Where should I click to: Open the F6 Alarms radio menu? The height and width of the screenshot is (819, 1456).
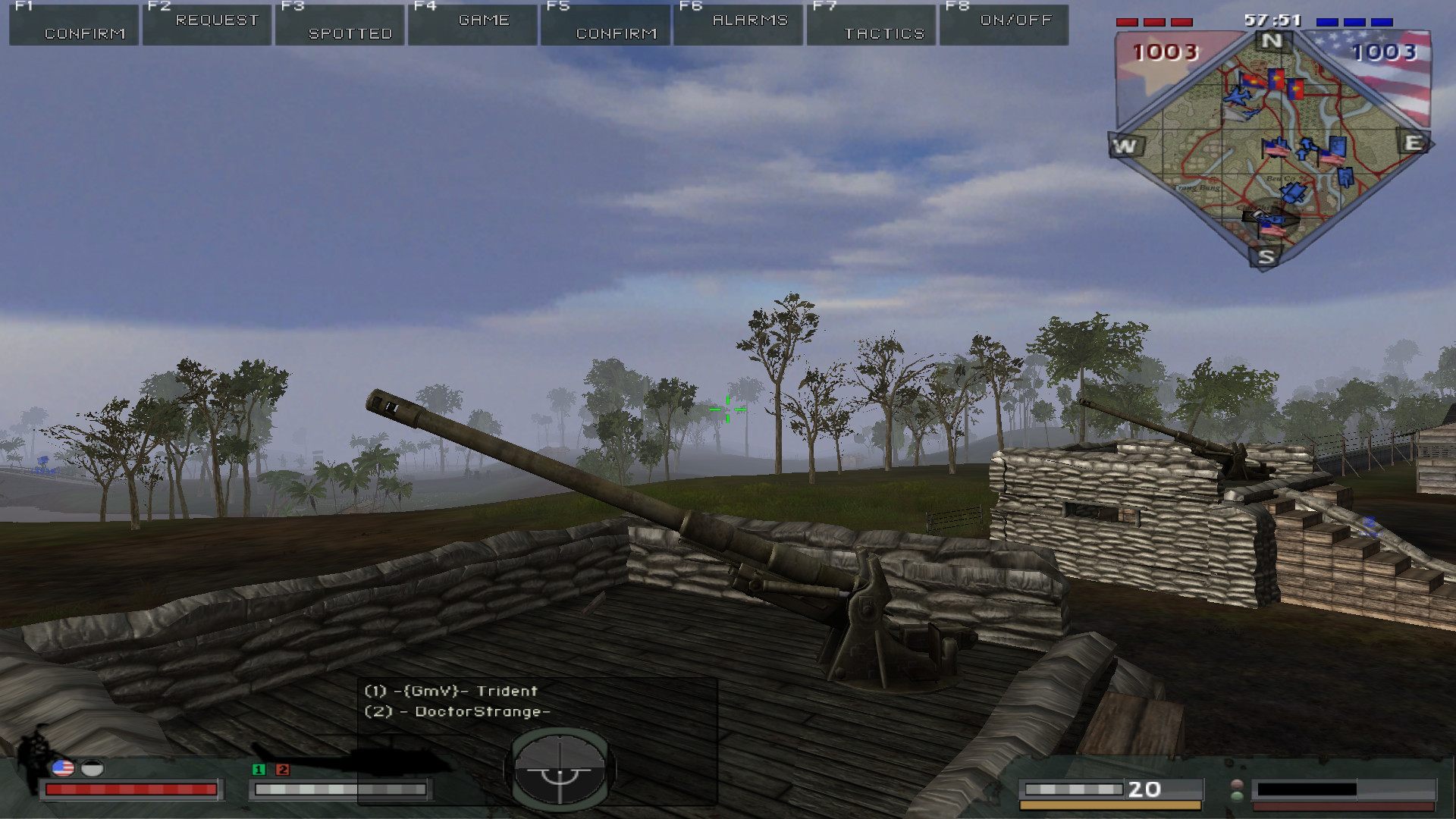point(739,25)
